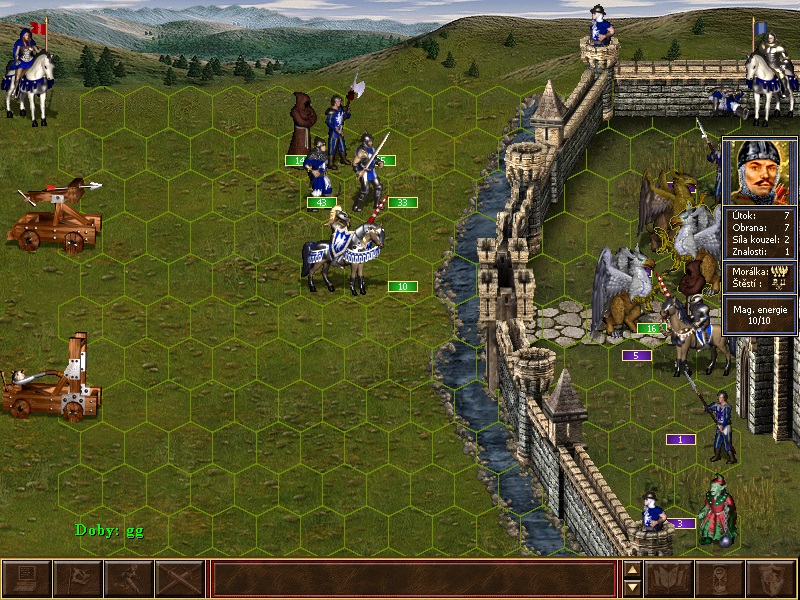Open the spellbook to cast a spell
Image resolution: width=800 pixels, height=600 pixels.
point(669,579)
